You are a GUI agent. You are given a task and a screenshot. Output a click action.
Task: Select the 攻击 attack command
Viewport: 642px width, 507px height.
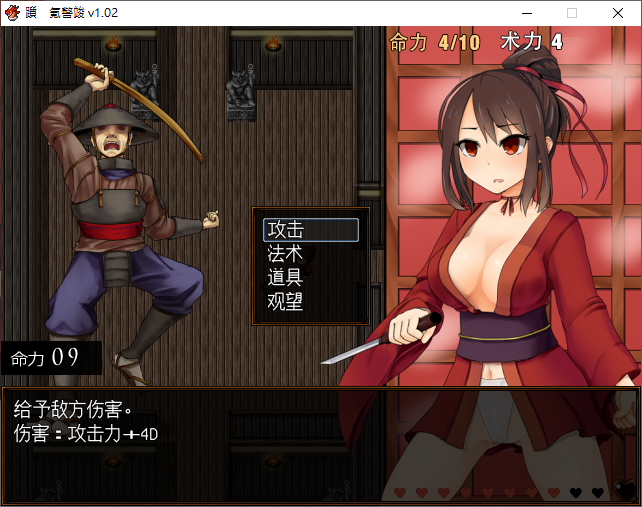click(310, 230)
